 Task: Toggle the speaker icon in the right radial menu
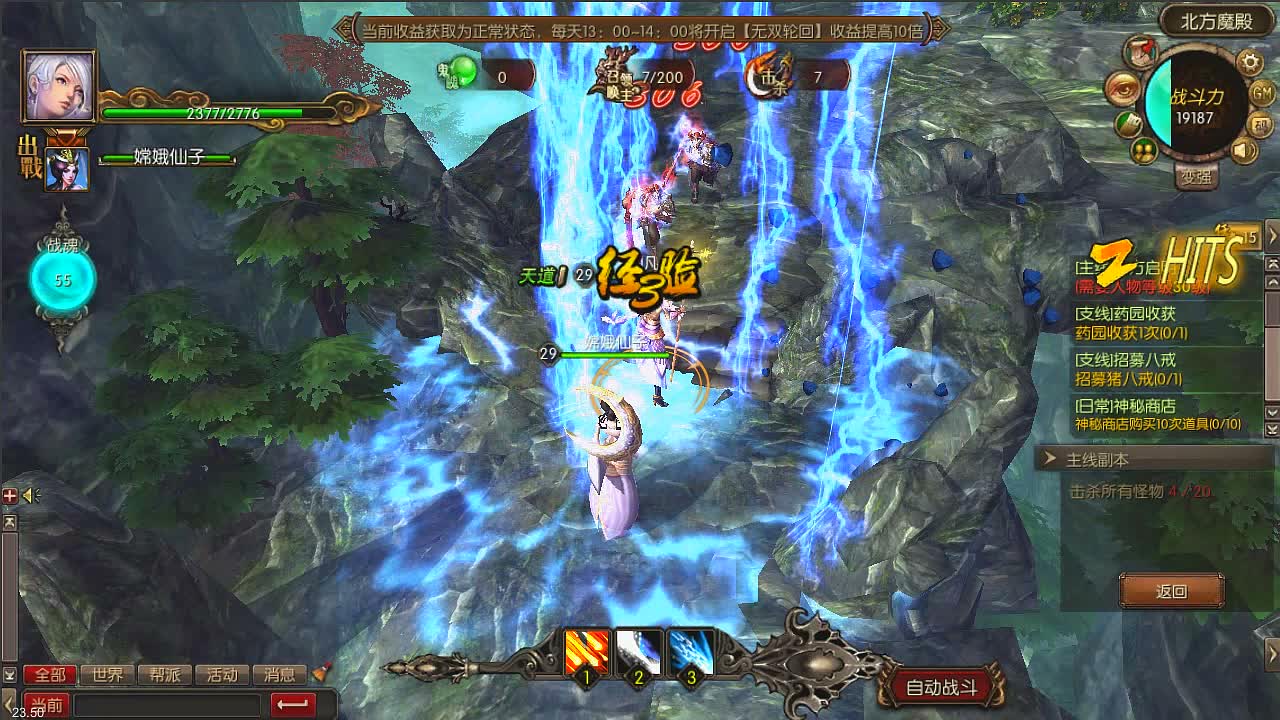[1244, 150]
